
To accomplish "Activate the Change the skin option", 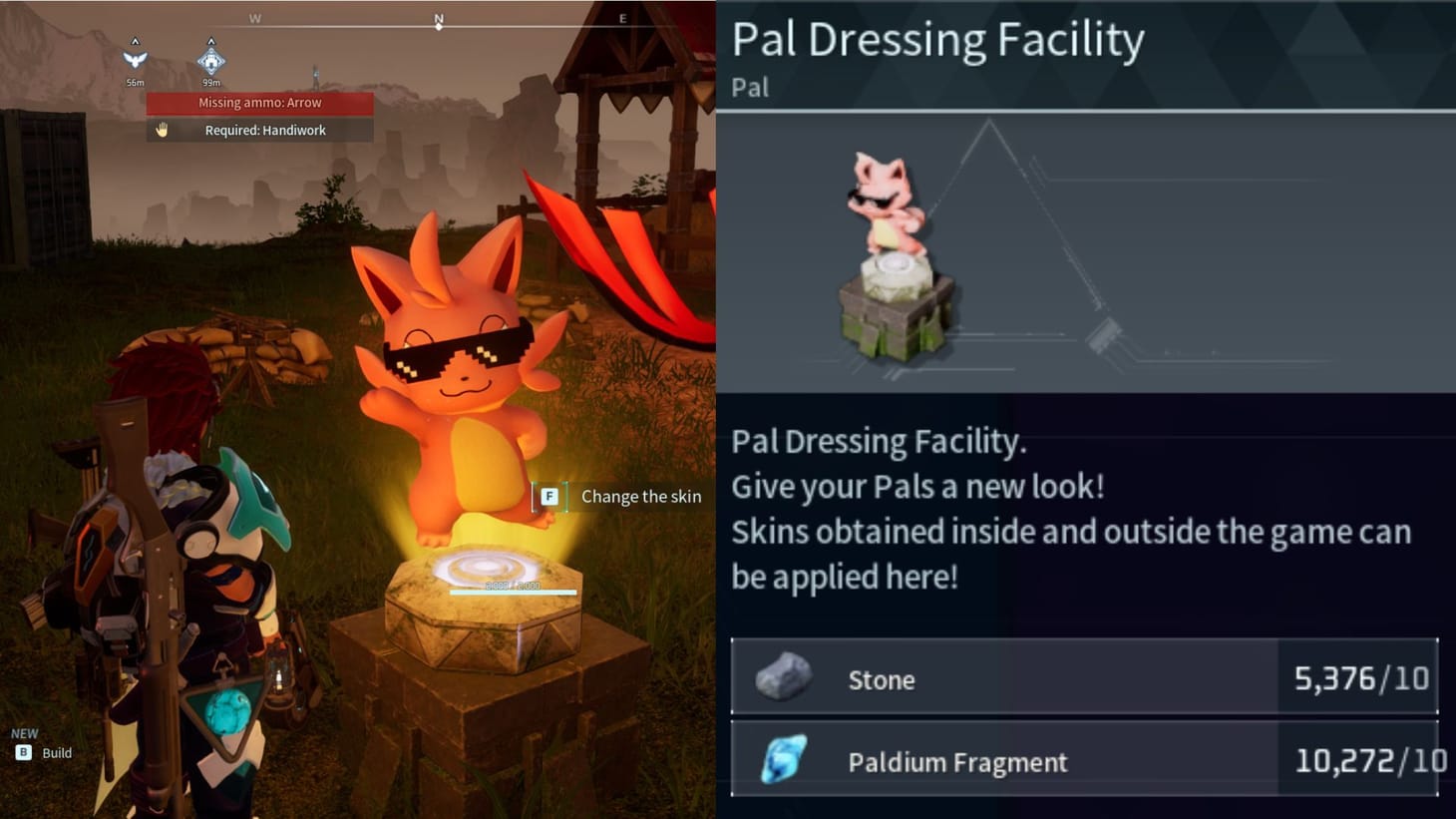I will [x=641, y=496].
